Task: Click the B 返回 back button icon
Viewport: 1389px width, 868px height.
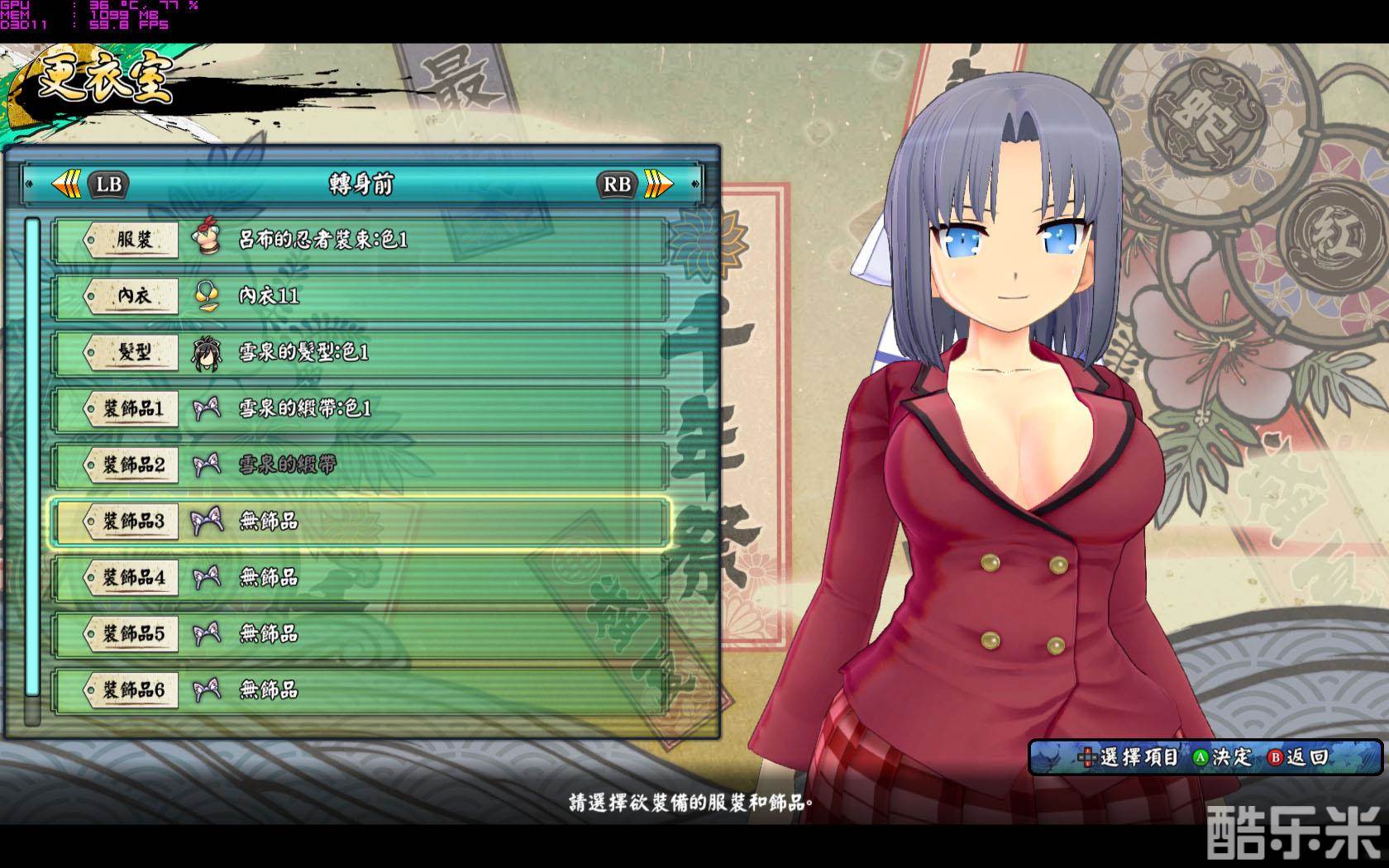Action: point(1277,755)
